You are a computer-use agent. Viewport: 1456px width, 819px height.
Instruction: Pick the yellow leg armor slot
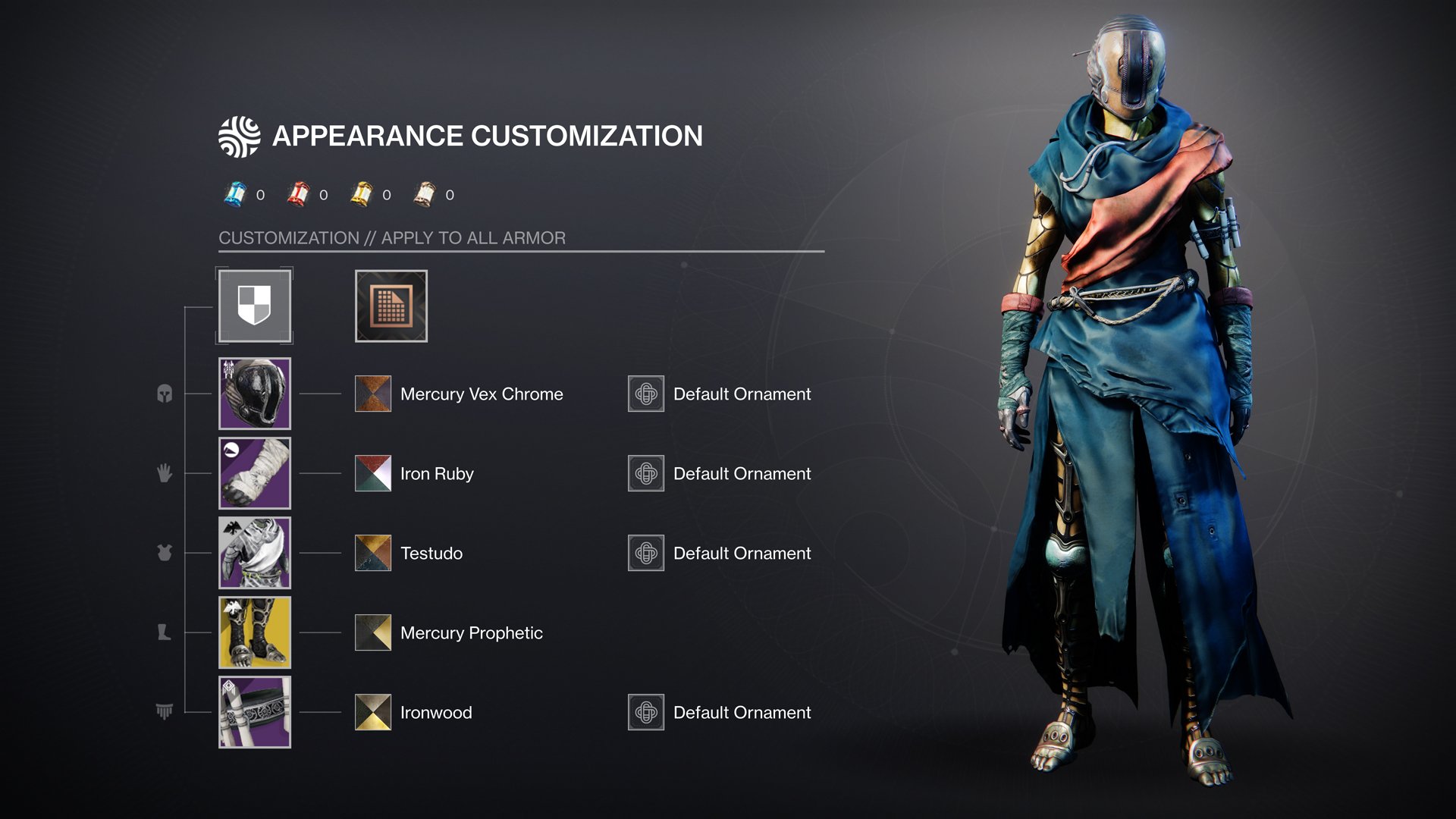click(255, 632)
